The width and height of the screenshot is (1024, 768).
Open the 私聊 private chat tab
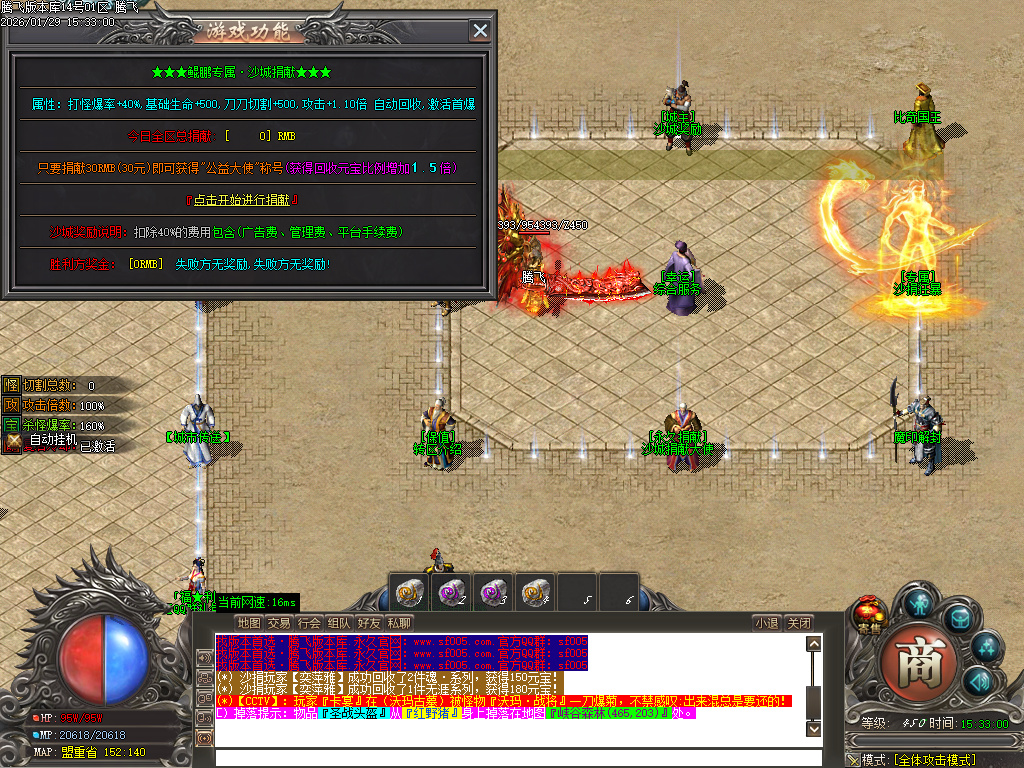399,622
